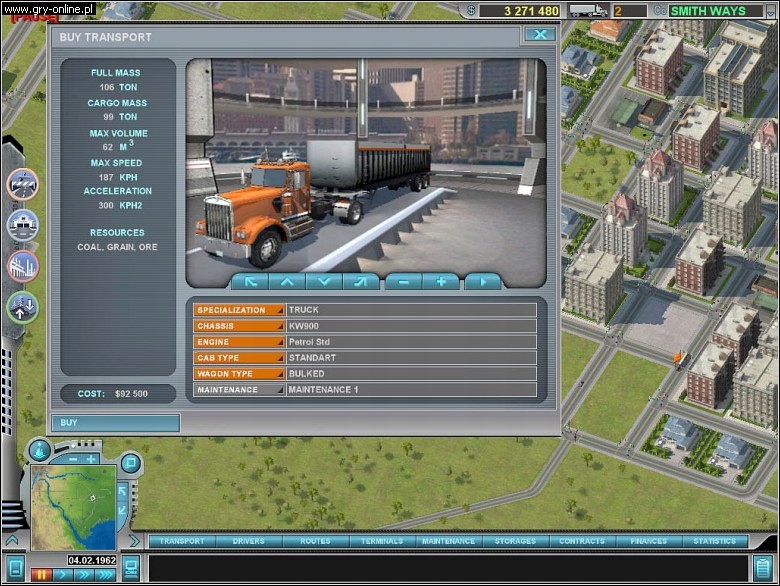Zoom out the truck preview with minus
Viewport: 780px width, 586px height.
click(x=402, y=282)
